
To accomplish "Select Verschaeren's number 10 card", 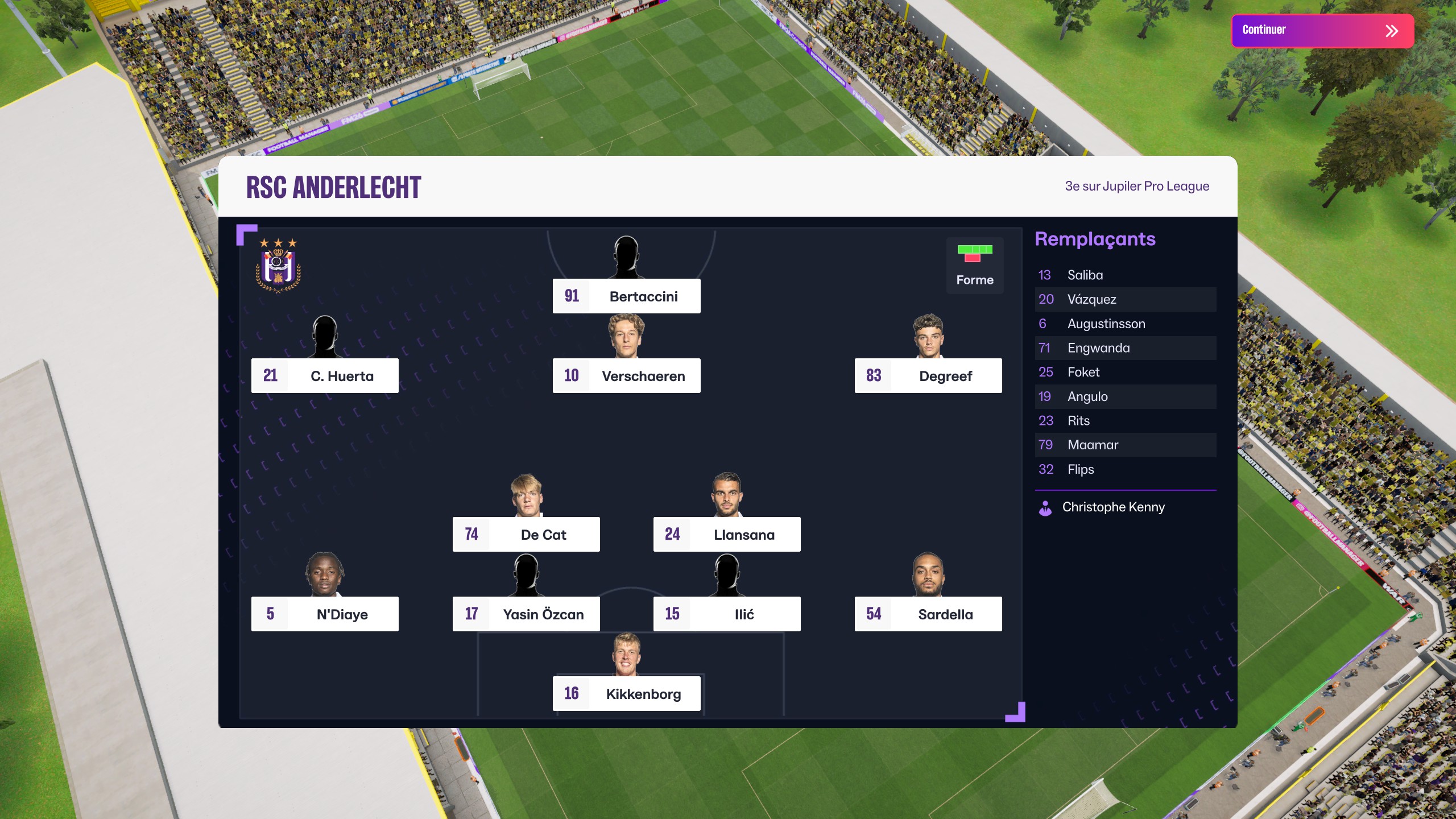I will tap(626, 375).
